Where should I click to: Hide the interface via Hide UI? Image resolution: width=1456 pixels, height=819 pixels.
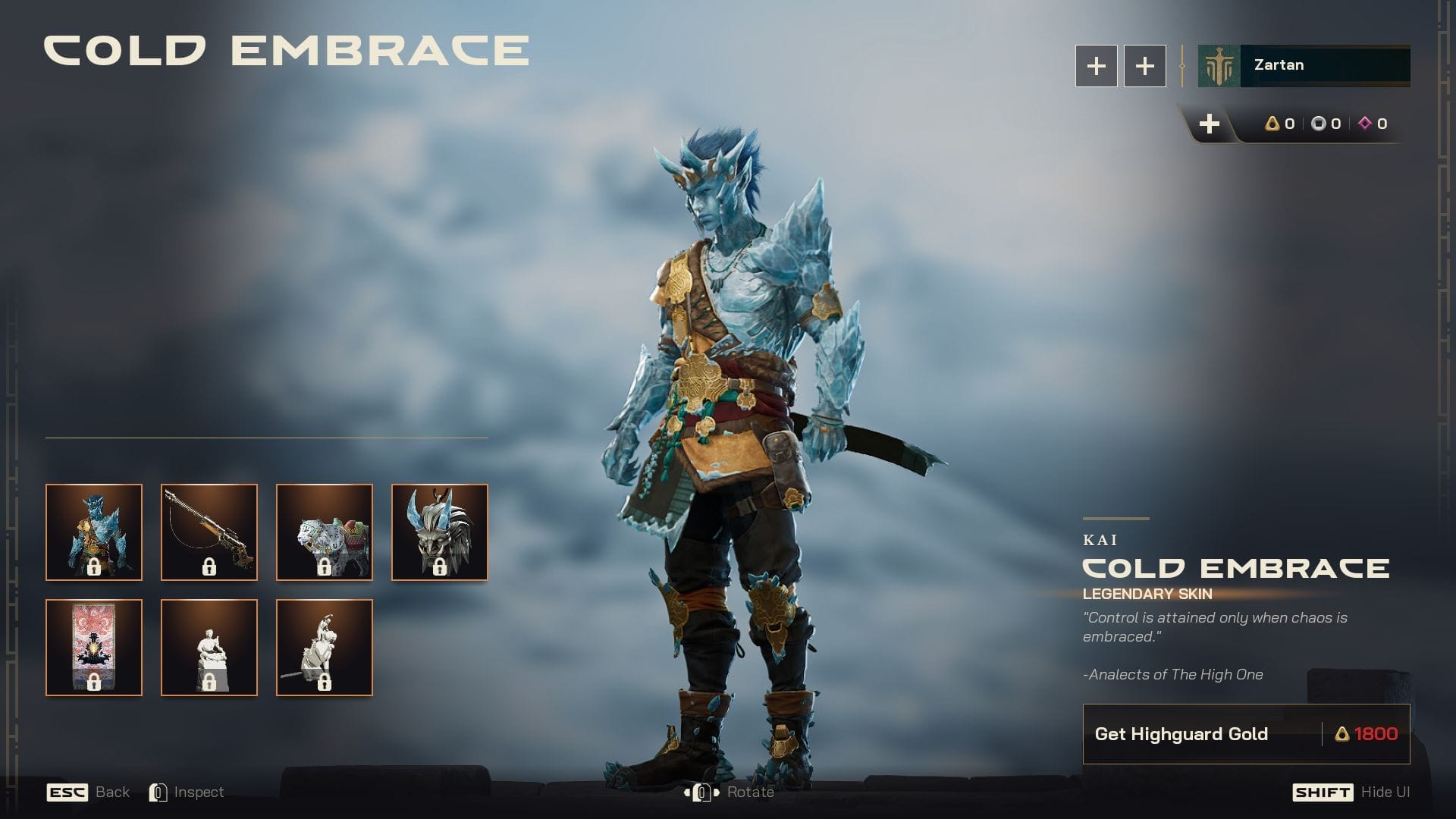(x=1385, y=792)
